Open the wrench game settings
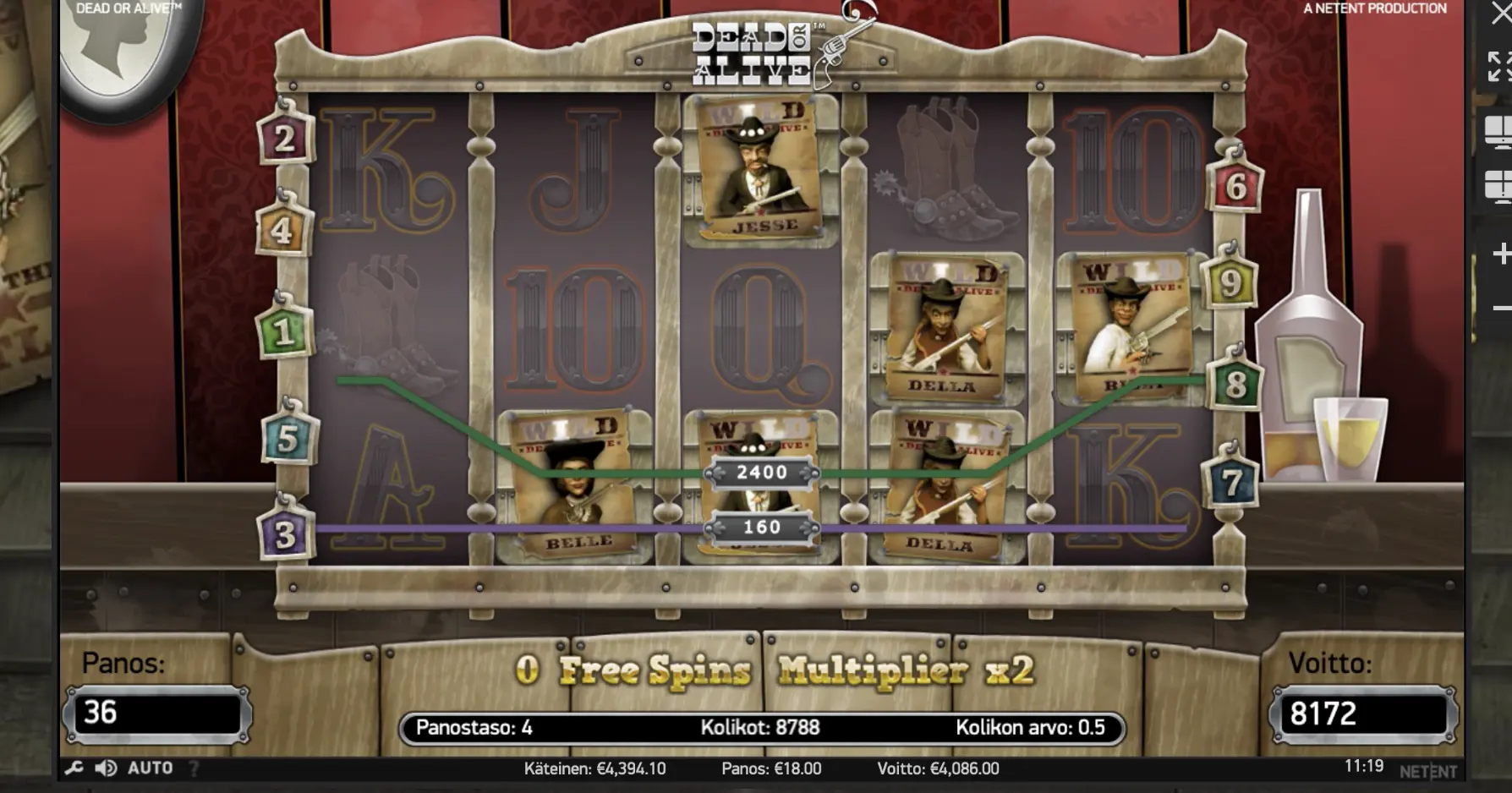The width and height of the screenshot is (1512, 793). 74,768
